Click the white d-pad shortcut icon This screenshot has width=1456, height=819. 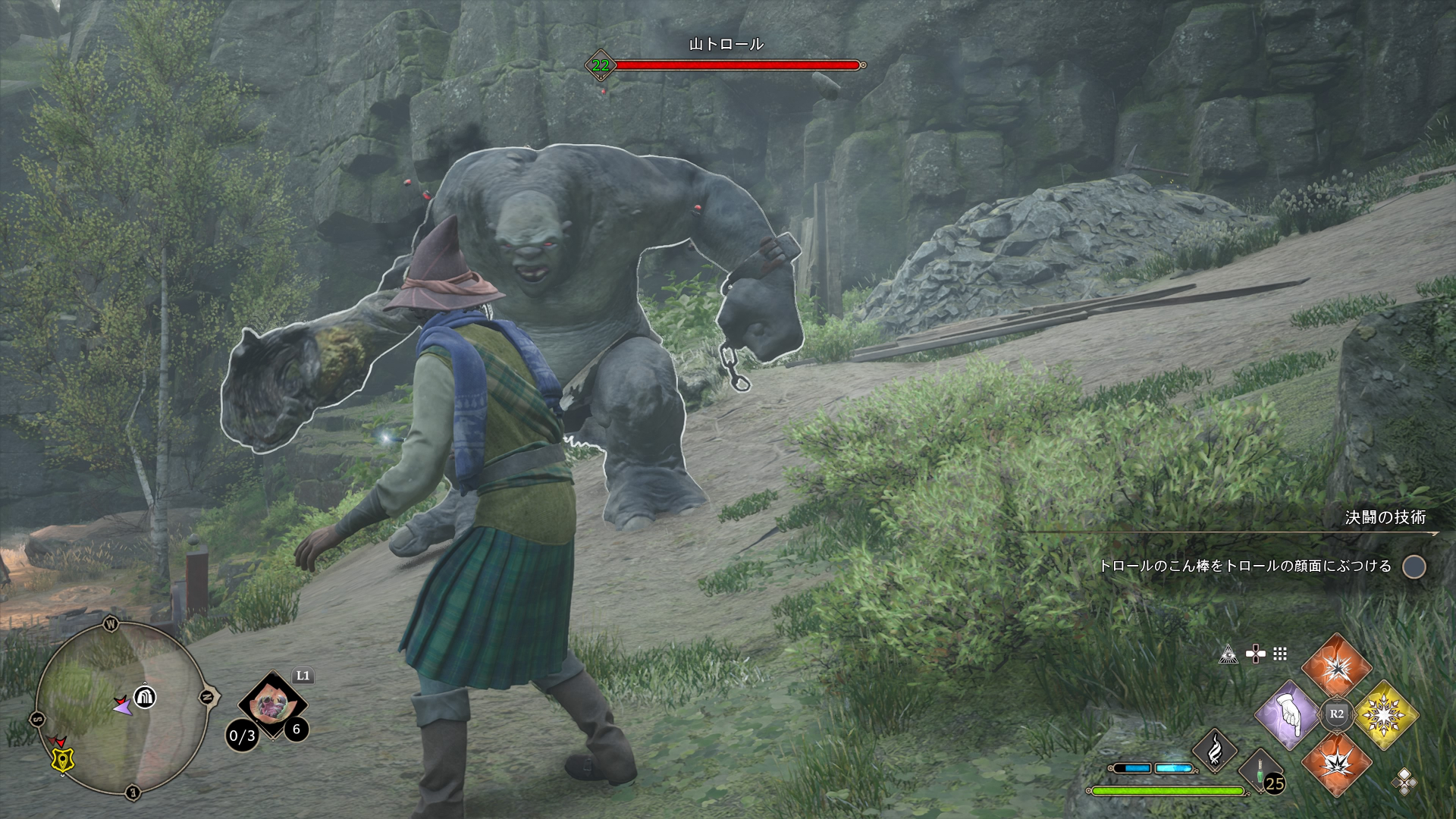click(x=1255, y=654)
